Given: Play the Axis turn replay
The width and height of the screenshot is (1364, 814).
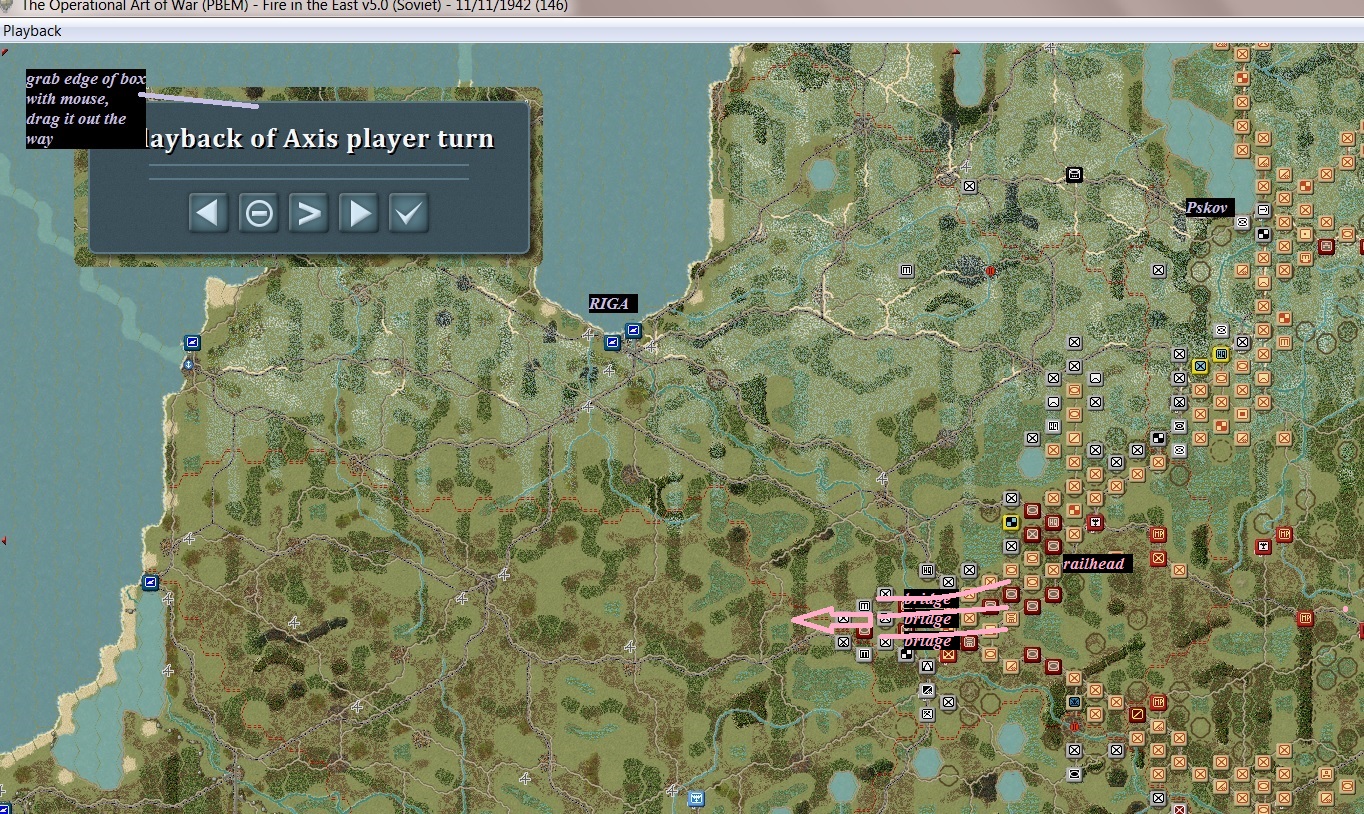Looking at the screenshot, I should (x=358, y=212).
